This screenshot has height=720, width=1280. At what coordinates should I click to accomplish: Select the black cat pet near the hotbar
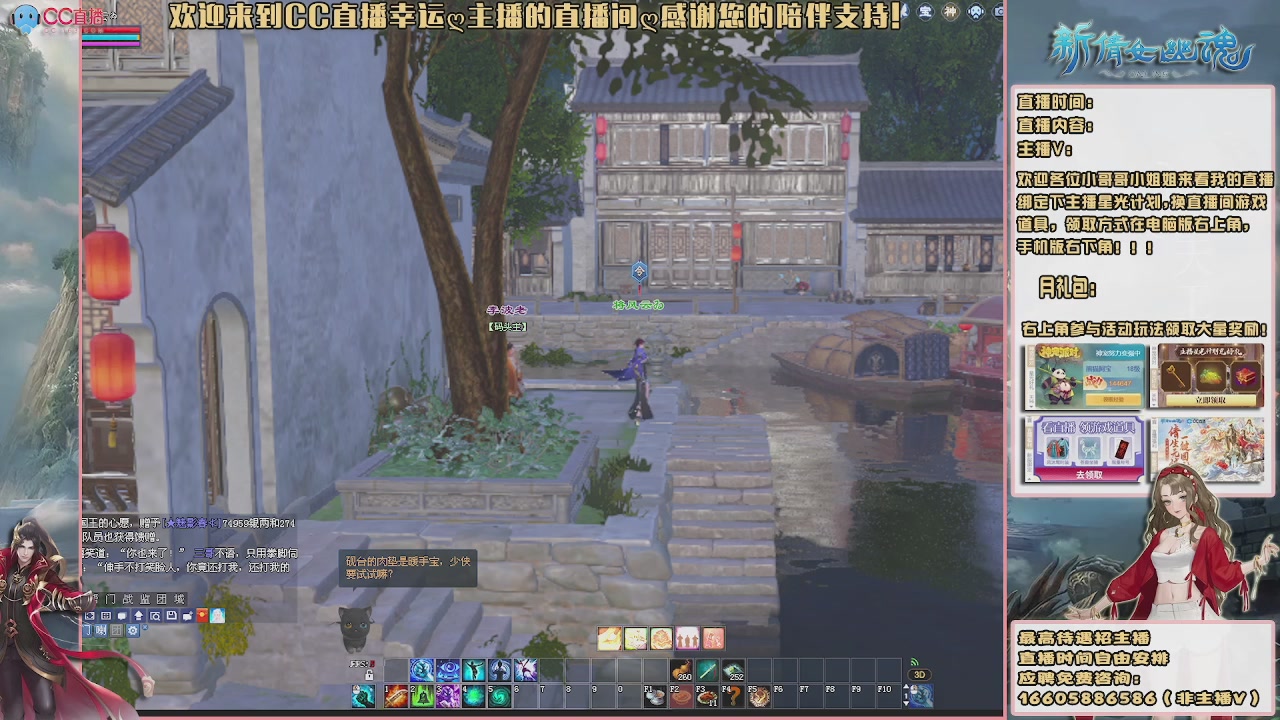click(354, 628)
